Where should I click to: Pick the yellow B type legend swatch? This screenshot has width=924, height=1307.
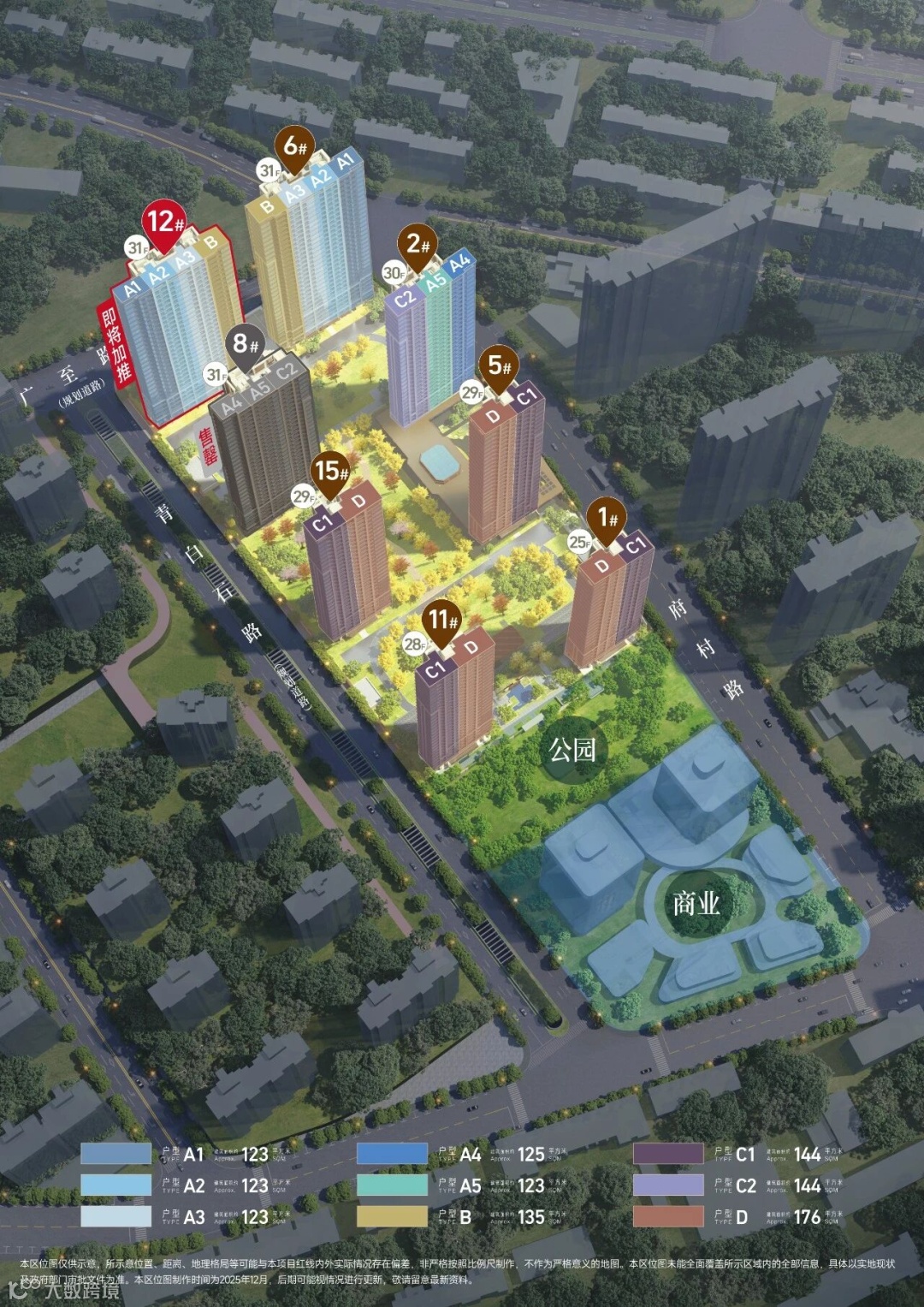click(x=392, y=1216)
